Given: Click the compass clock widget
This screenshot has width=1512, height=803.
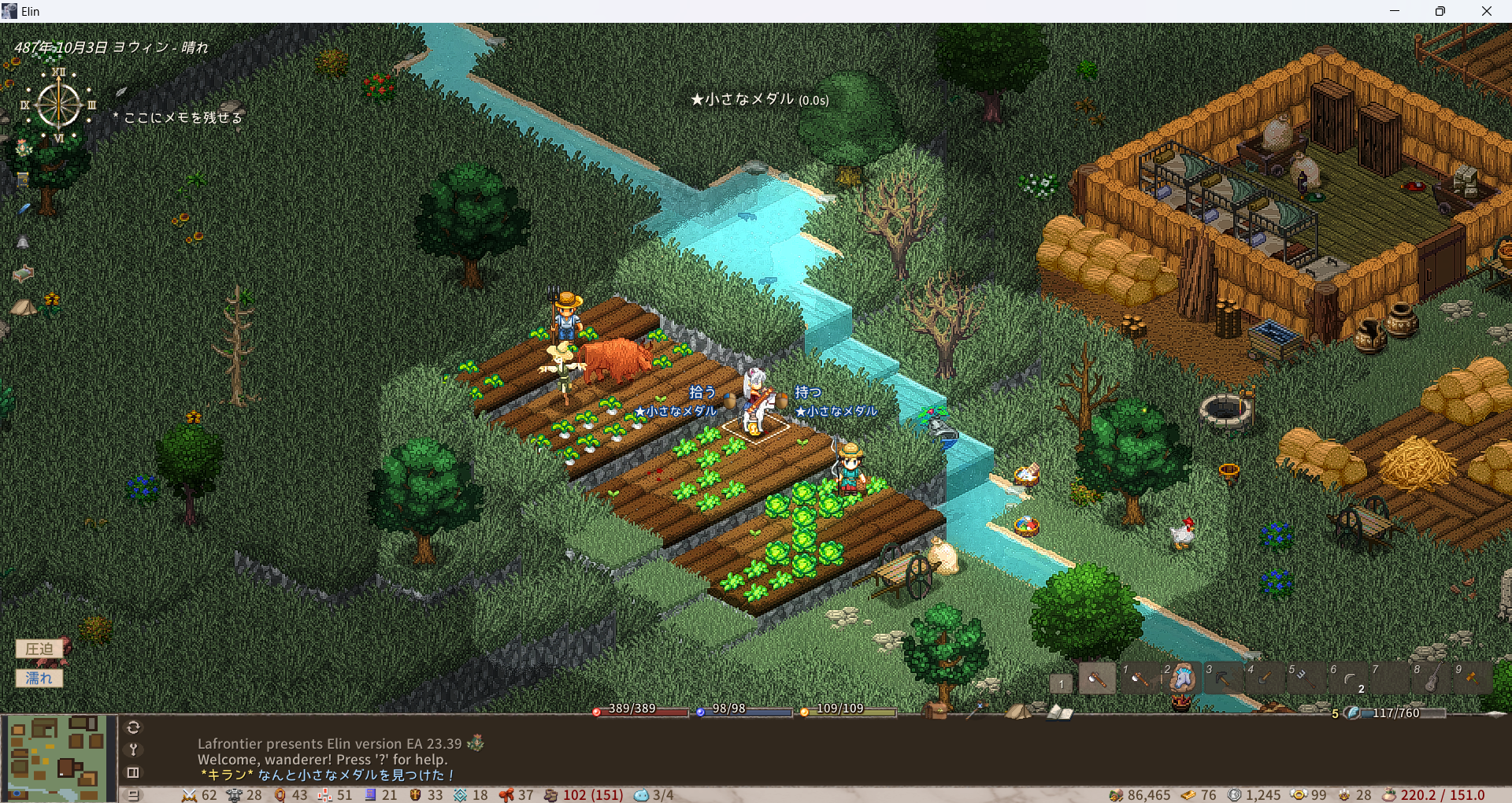Looking at the screenshot, I should pos(59,104).
